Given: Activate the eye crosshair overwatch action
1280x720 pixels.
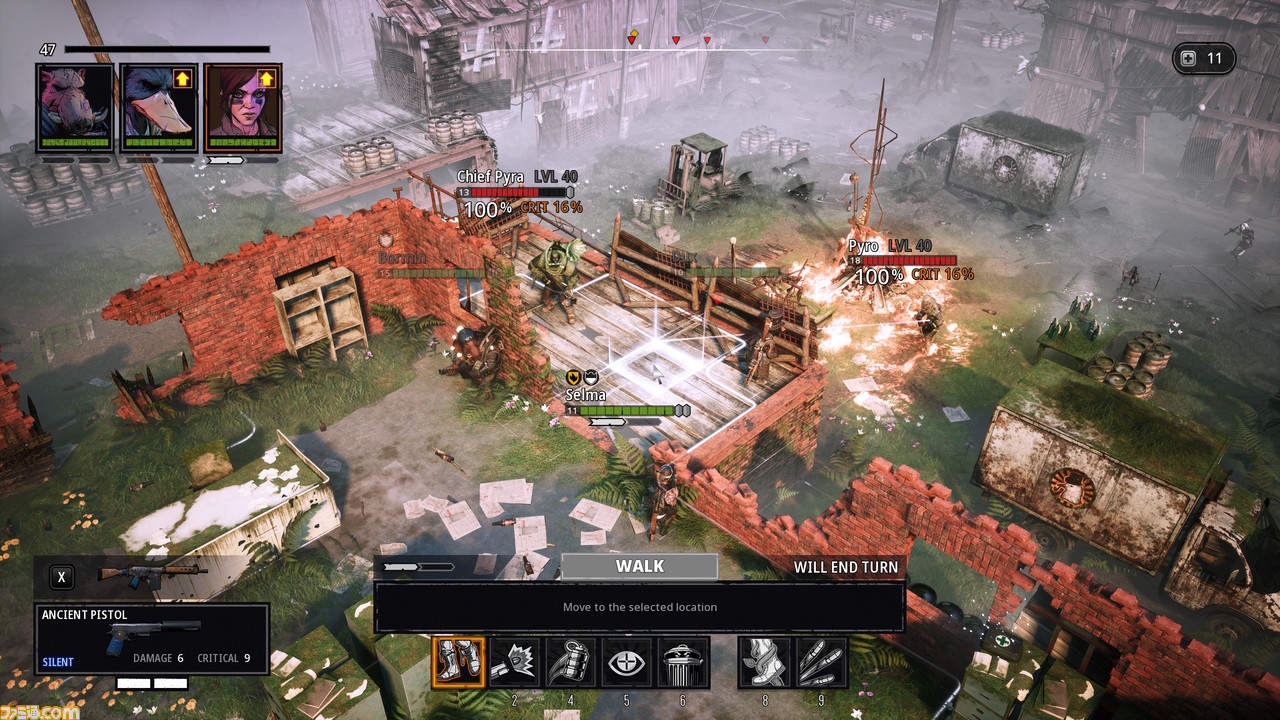Looking at the screenshot, I should tap(627, 662).
